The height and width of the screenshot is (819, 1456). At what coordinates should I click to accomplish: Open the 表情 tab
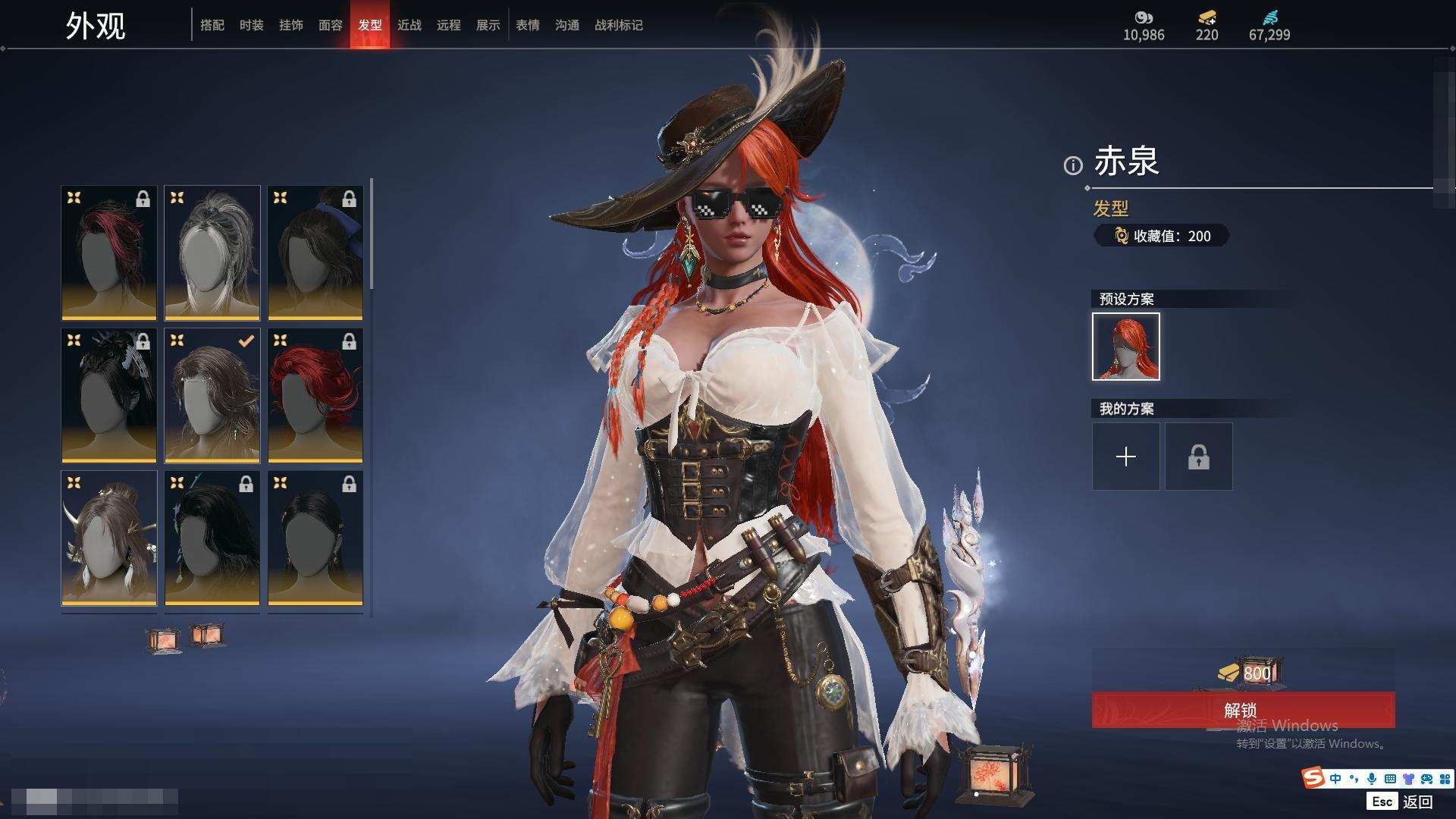point(528,25)
